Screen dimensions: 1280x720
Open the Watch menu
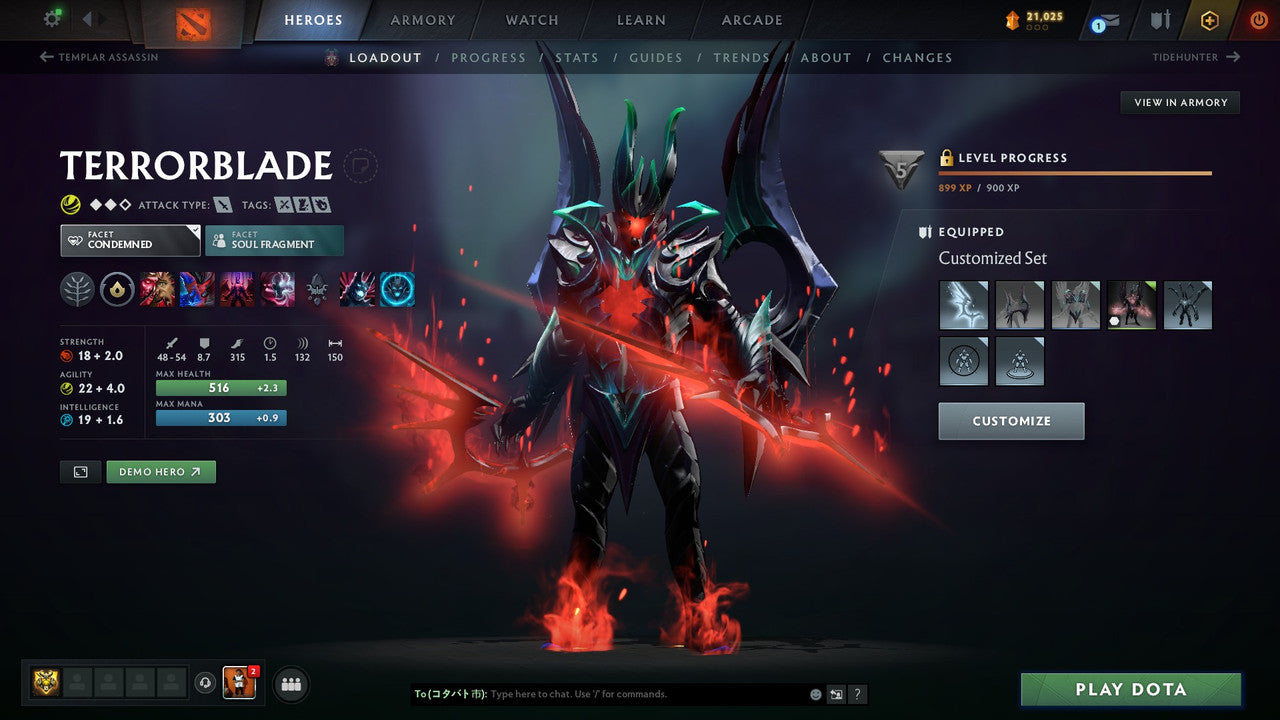(531, 19)
